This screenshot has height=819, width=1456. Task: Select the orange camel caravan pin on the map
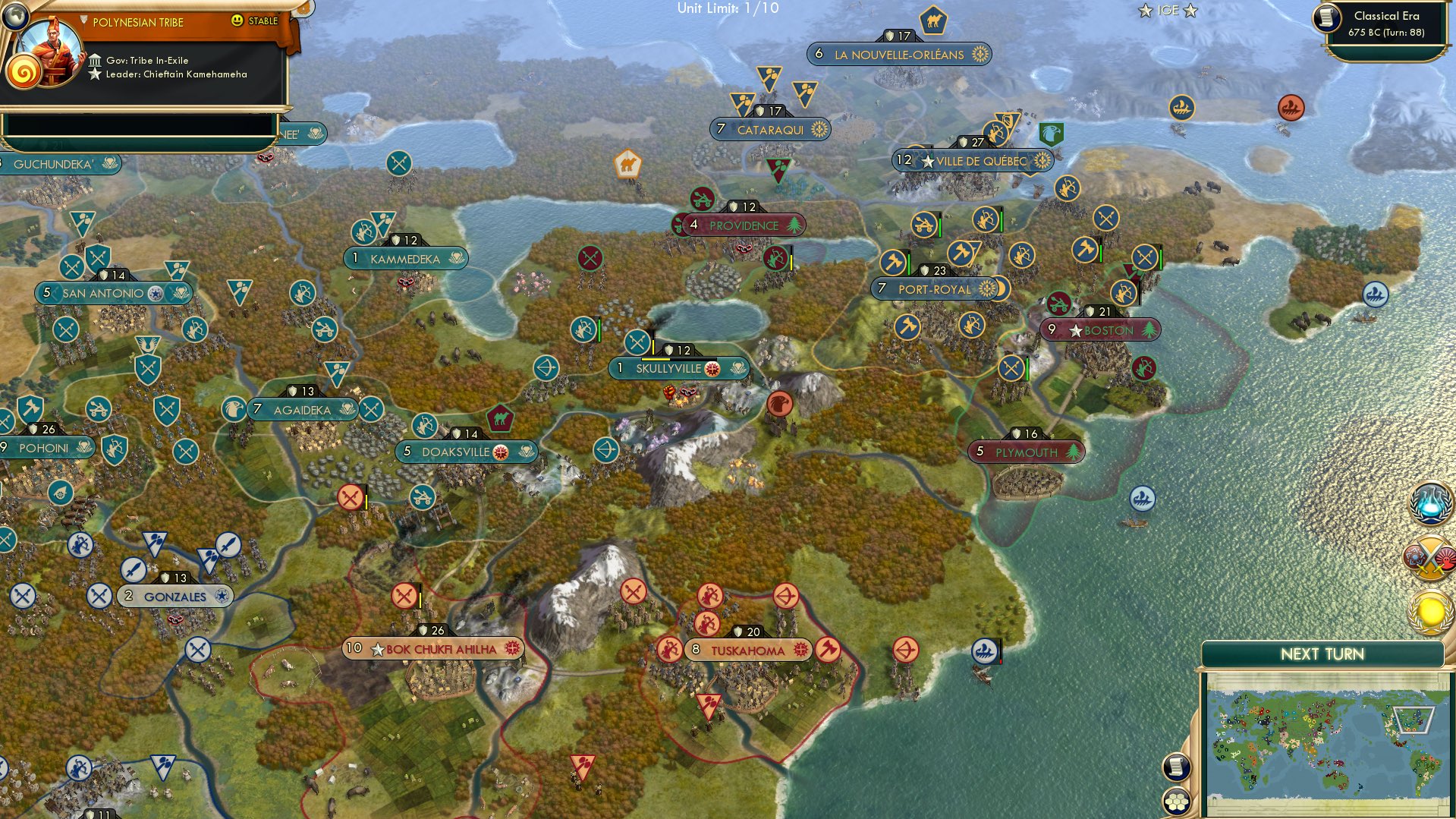tap(627, 163)
